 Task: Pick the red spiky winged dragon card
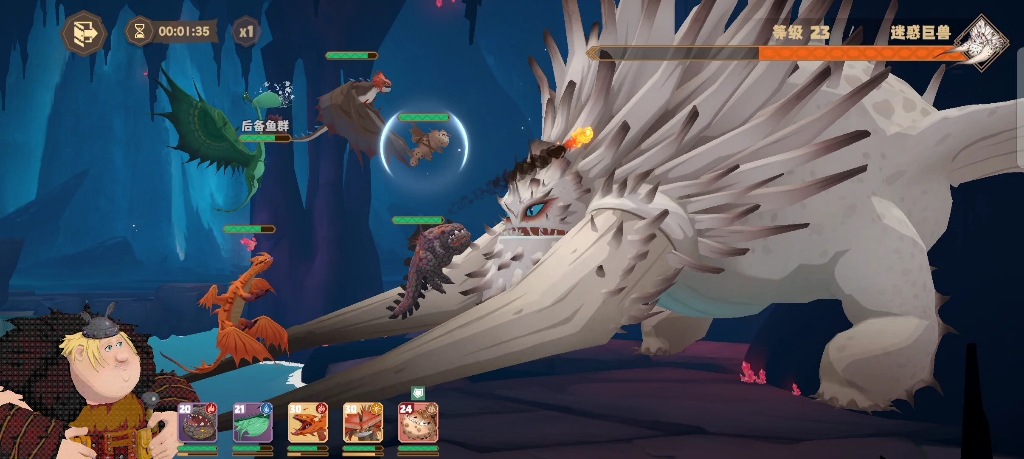pyautogui.click(x=362, y=423)
